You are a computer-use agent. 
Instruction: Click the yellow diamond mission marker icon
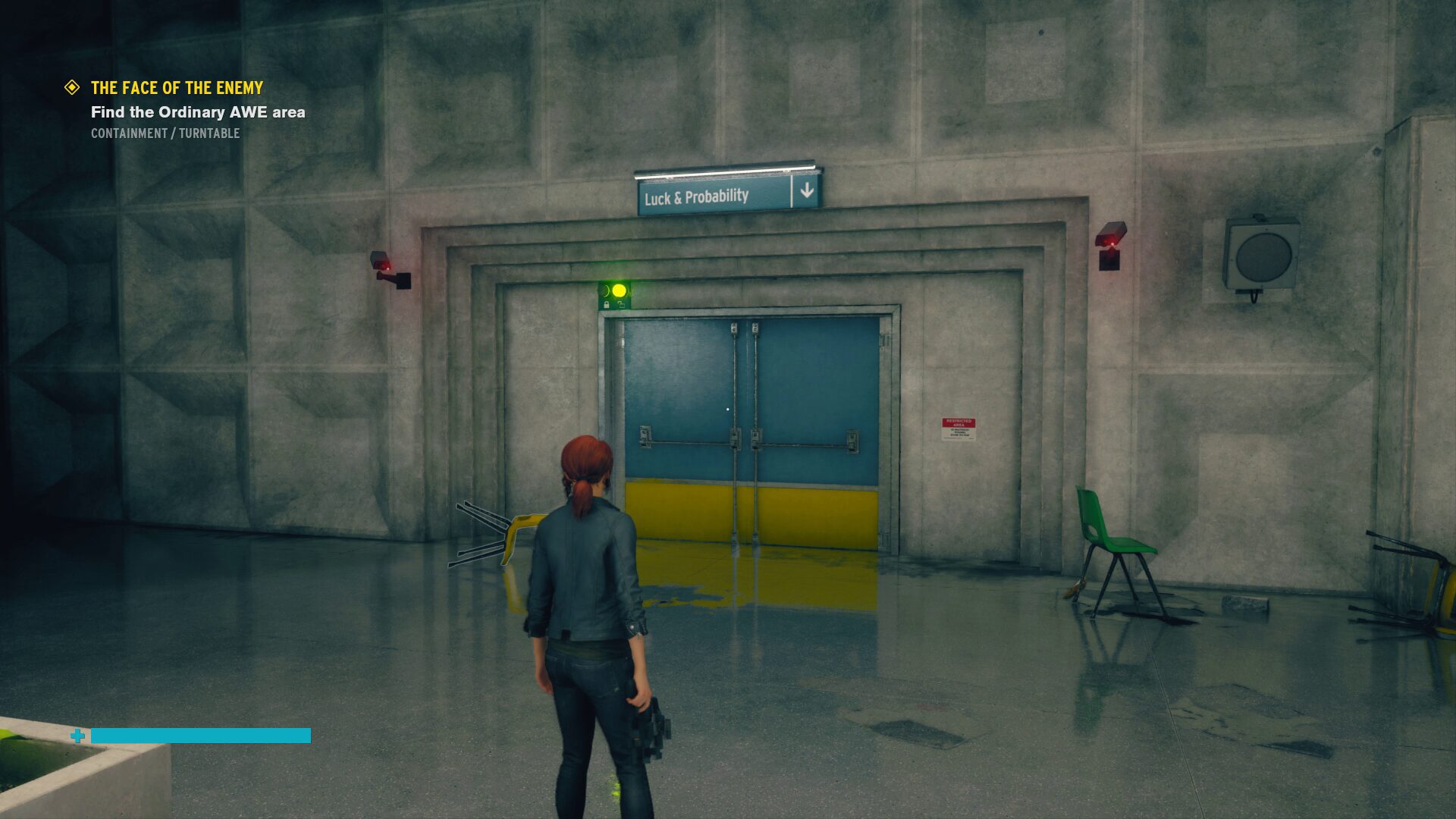pos(72,88)
